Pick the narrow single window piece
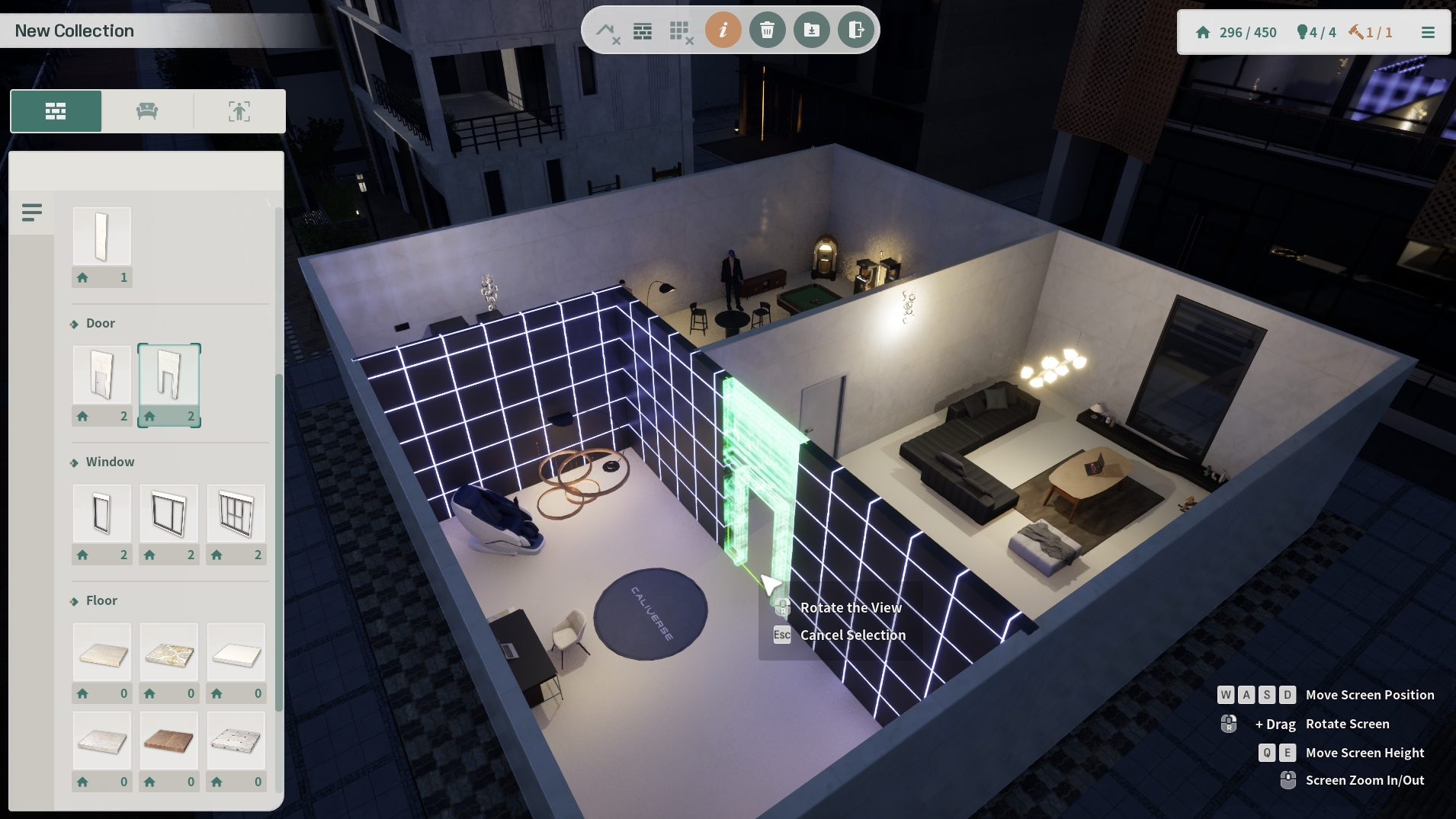The height and width of the screenshot is (819, 1456). click(102, 513)
